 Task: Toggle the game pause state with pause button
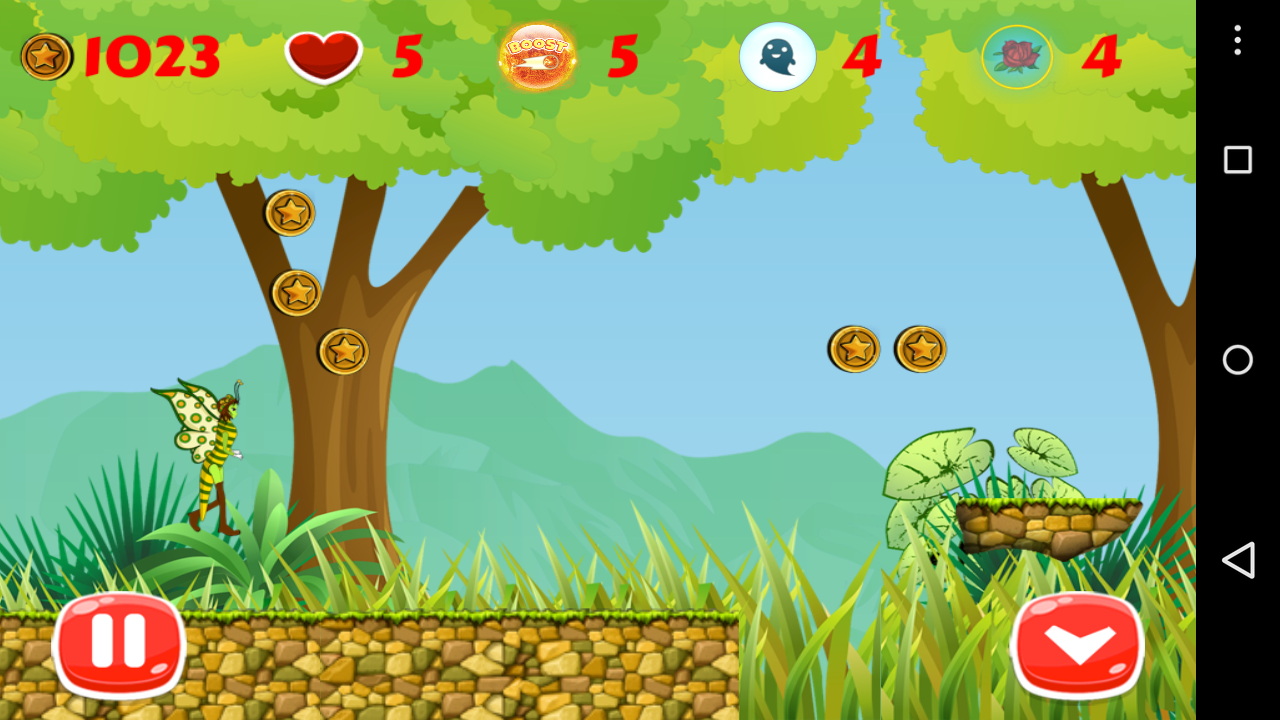[118, 645]
